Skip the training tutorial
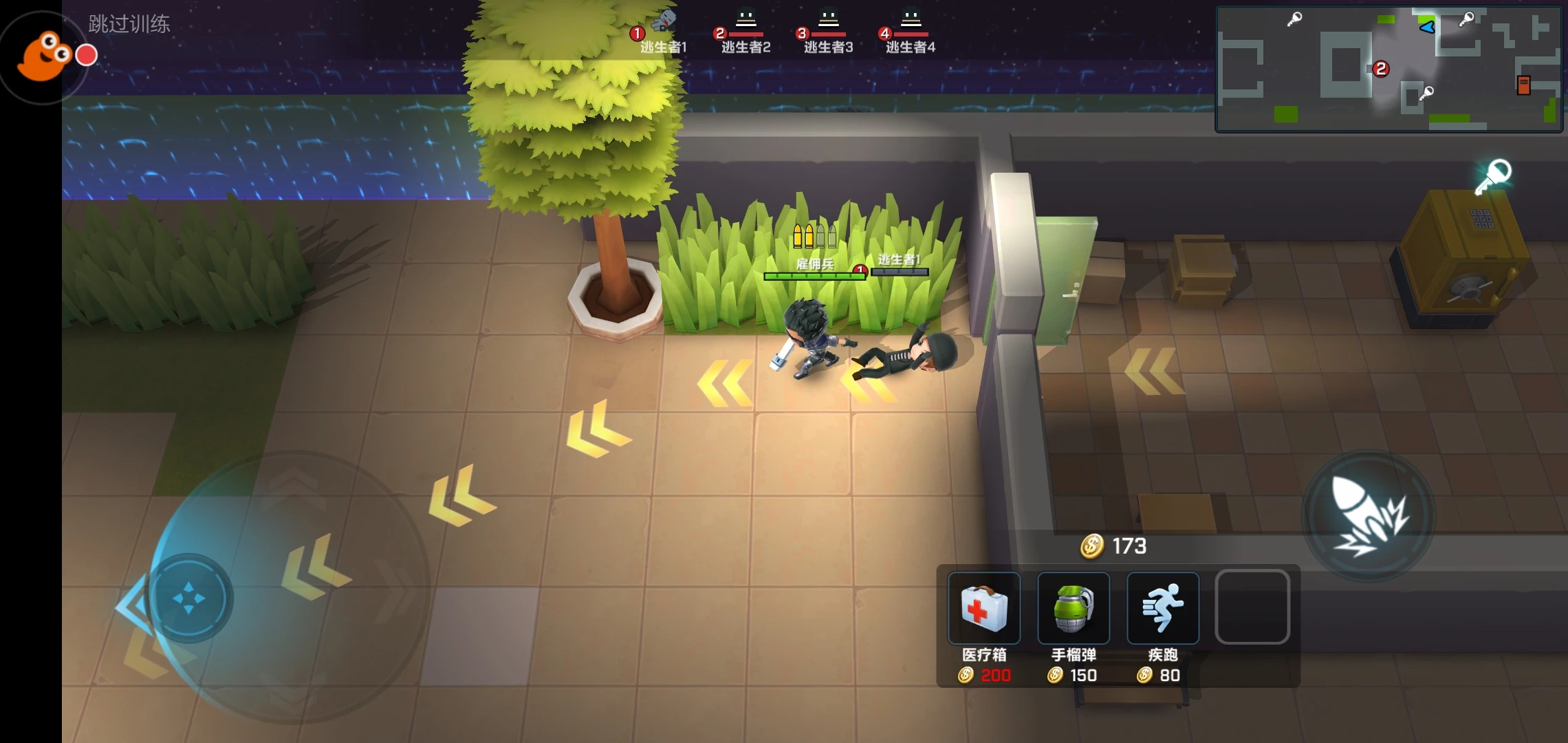 pyautogui.click(x=129, y=24)
